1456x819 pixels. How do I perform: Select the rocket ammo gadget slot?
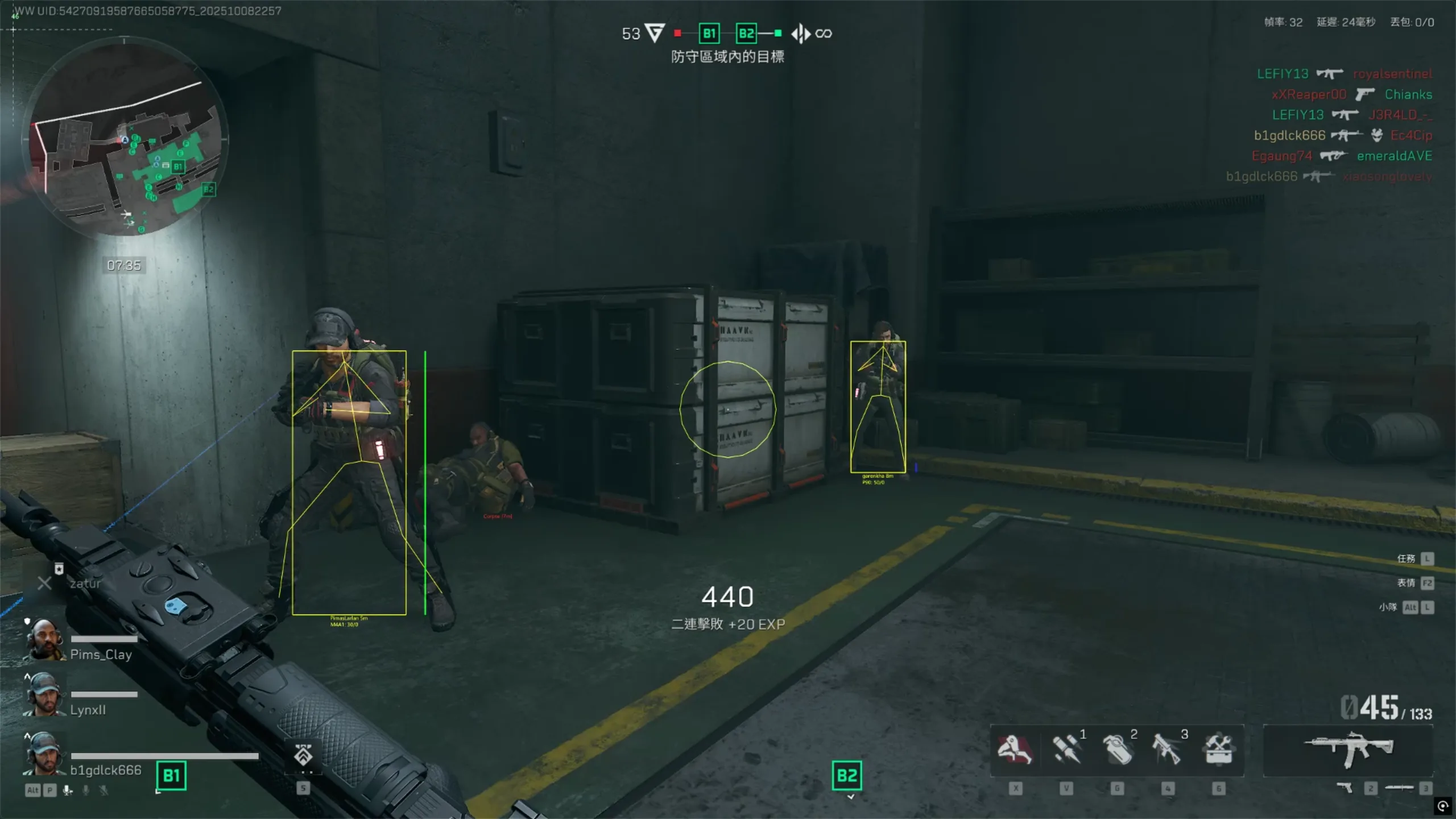point(1066,749)
